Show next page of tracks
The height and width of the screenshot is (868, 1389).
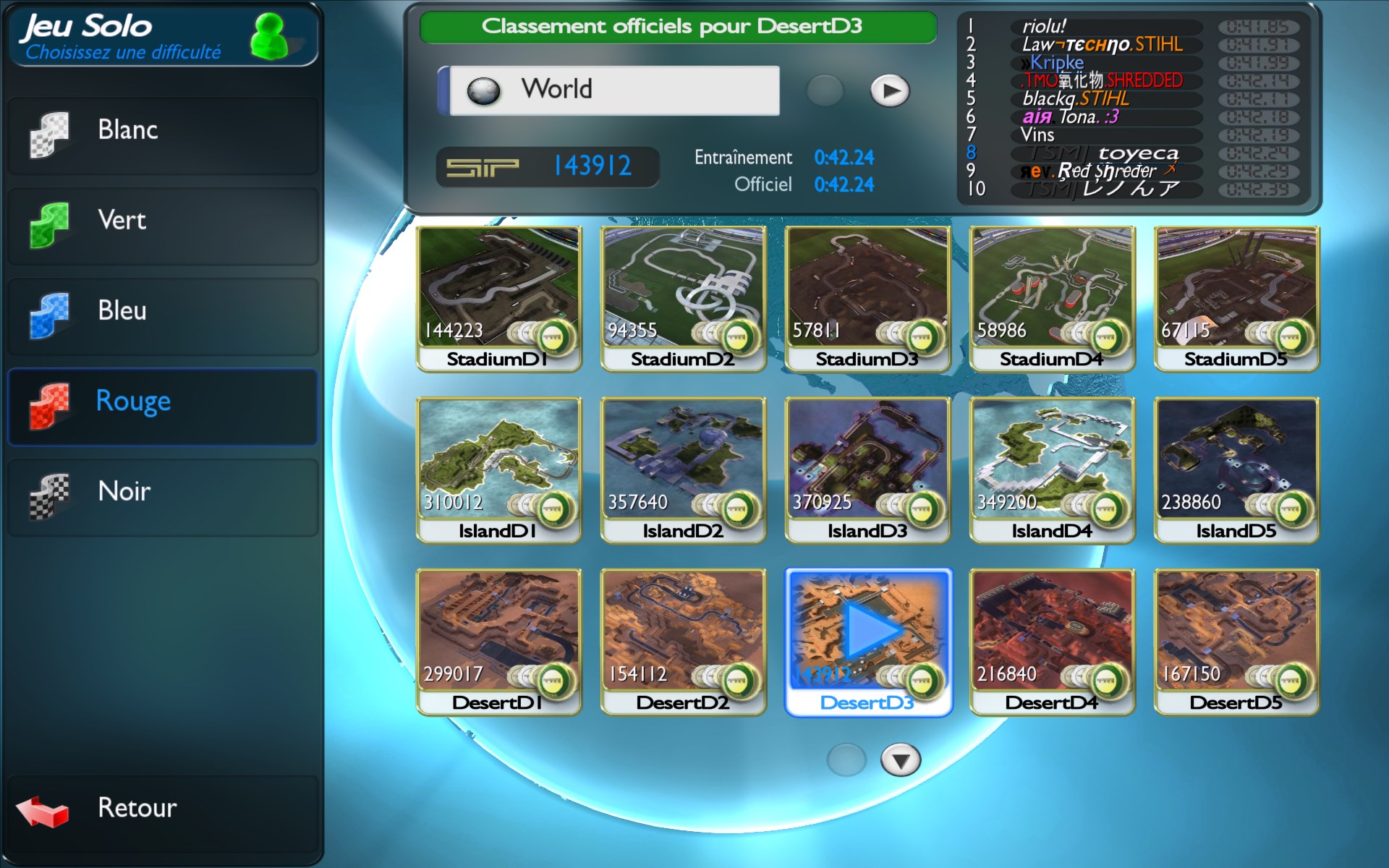pos(900,760)
